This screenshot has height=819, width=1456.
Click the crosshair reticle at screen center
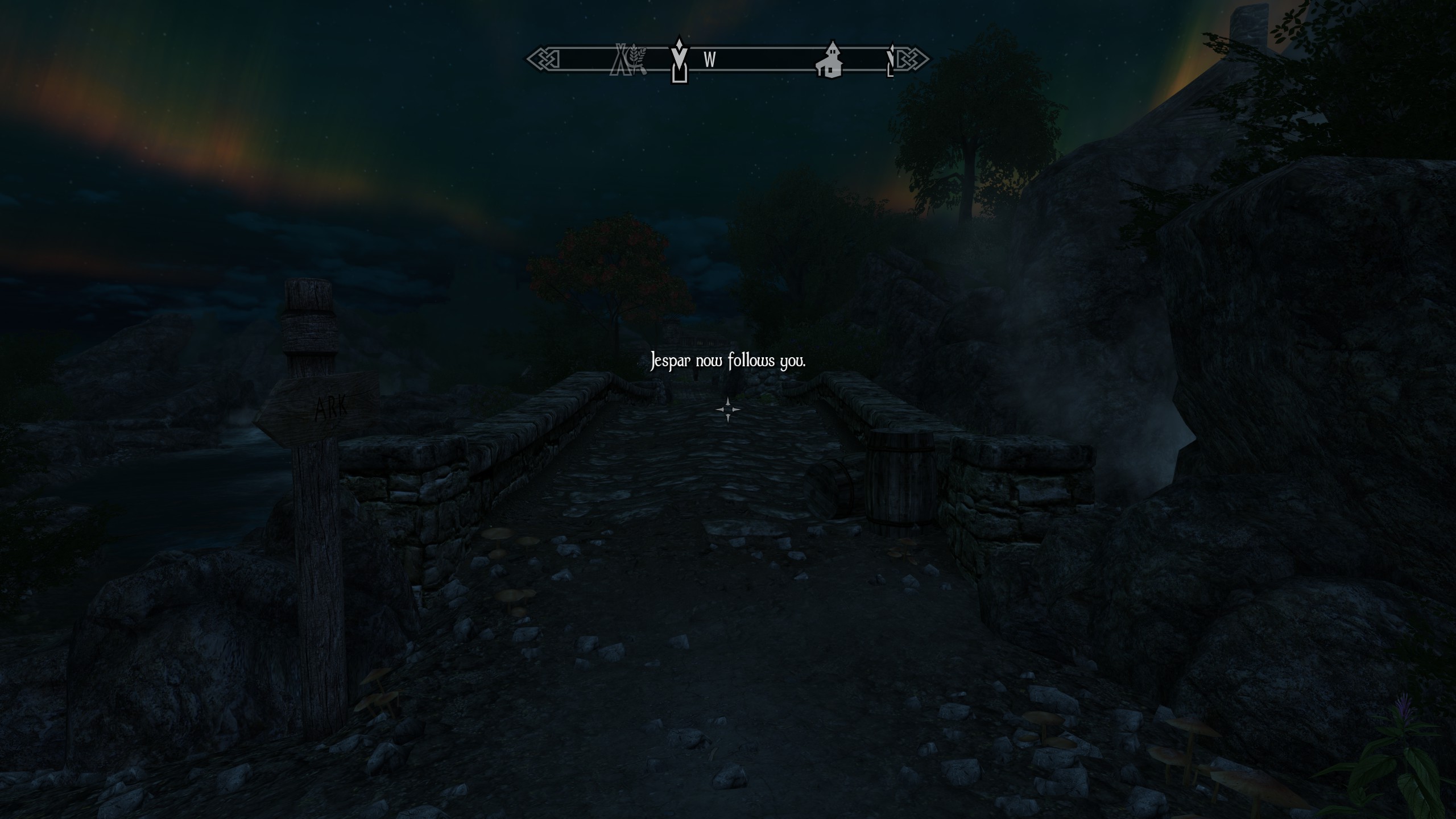(728, 409)
